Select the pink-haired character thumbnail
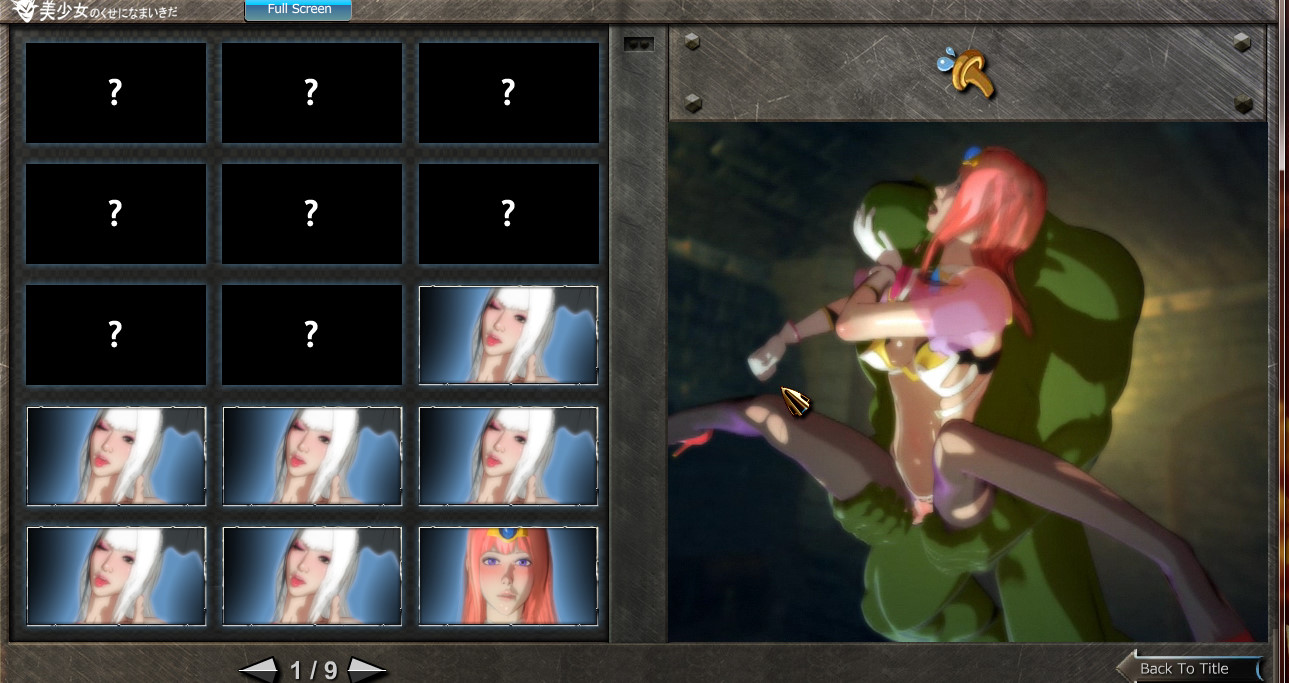The image size is (1289, 683). coord(508,576)
